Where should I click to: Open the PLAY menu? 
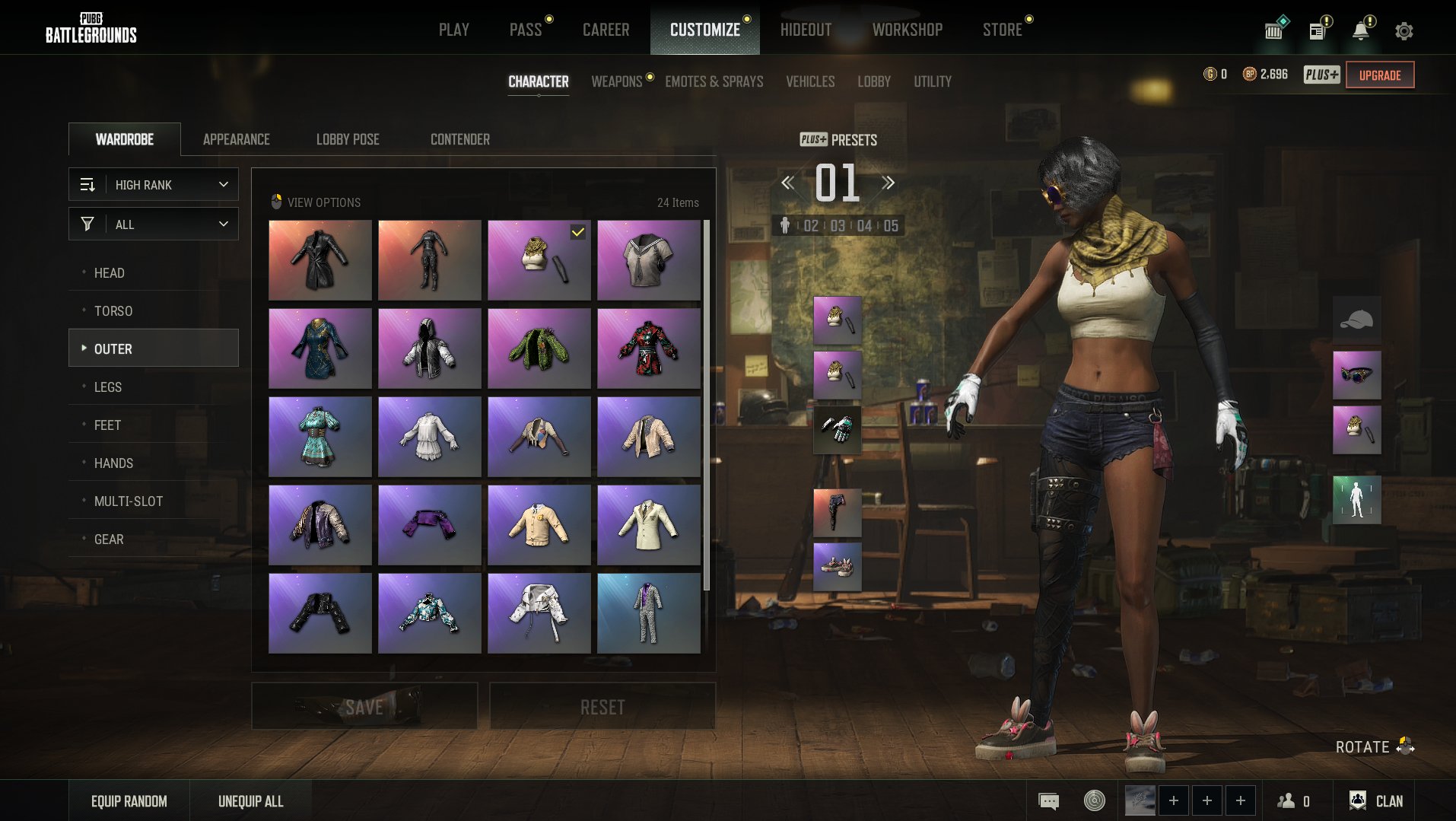pyautogui.click(x=453, y=30)
